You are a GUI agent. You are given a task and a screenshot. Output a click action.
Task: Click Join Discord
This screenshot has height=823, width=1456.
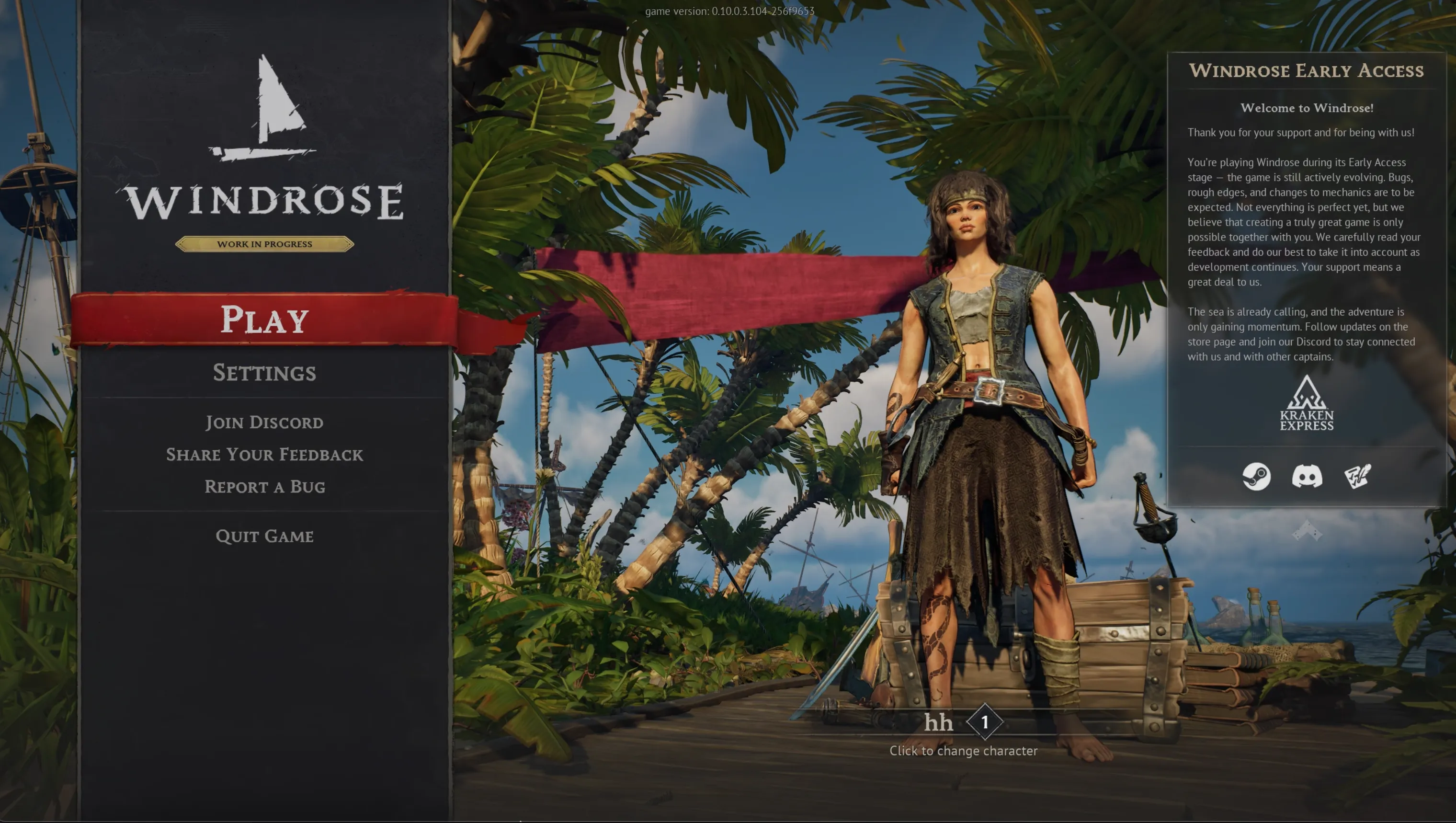(264, 422)
